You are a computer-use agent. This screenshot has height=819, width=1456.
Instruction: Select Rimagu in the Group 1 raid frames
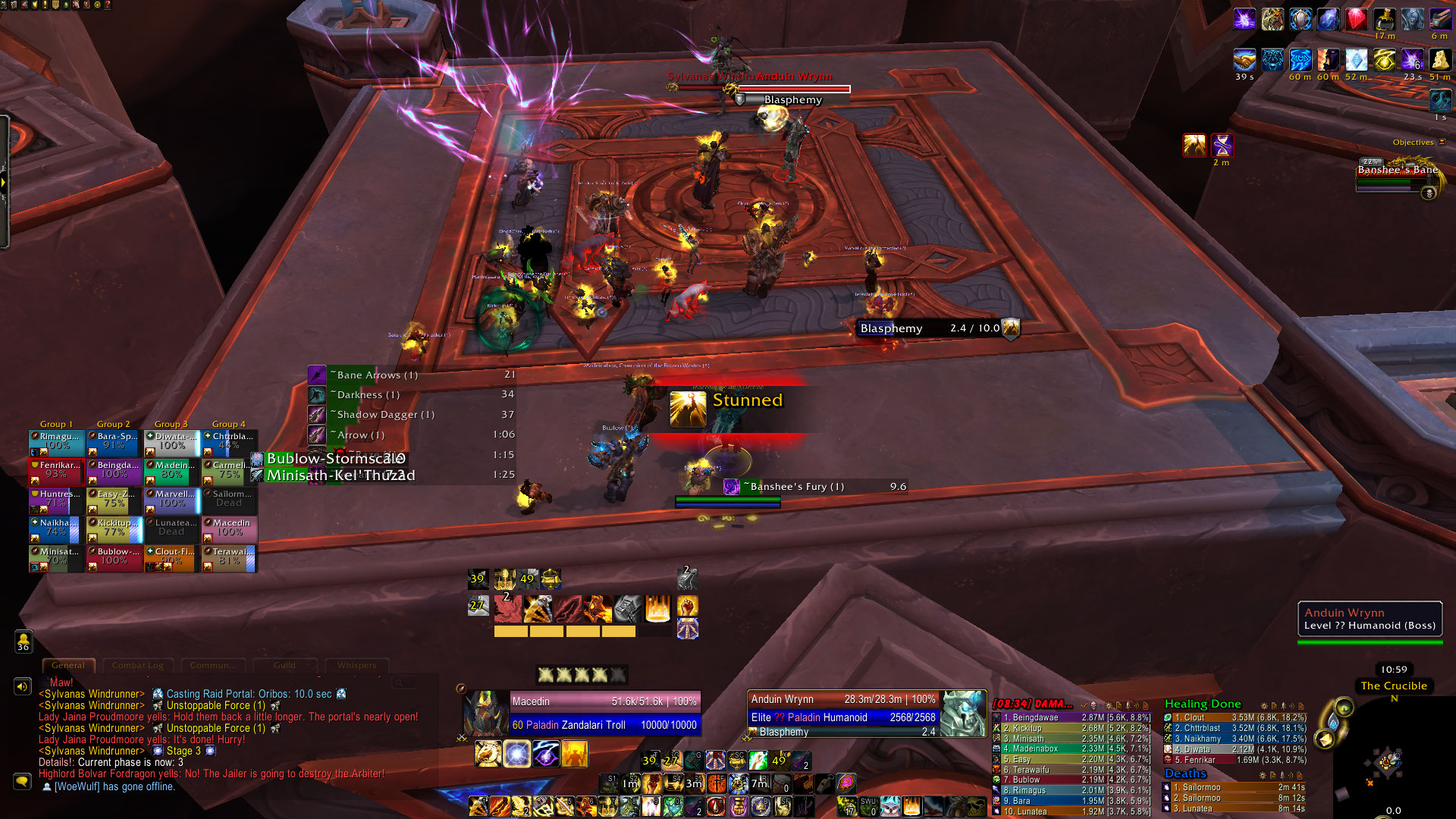pyautogui.click(x=57, y=442)
